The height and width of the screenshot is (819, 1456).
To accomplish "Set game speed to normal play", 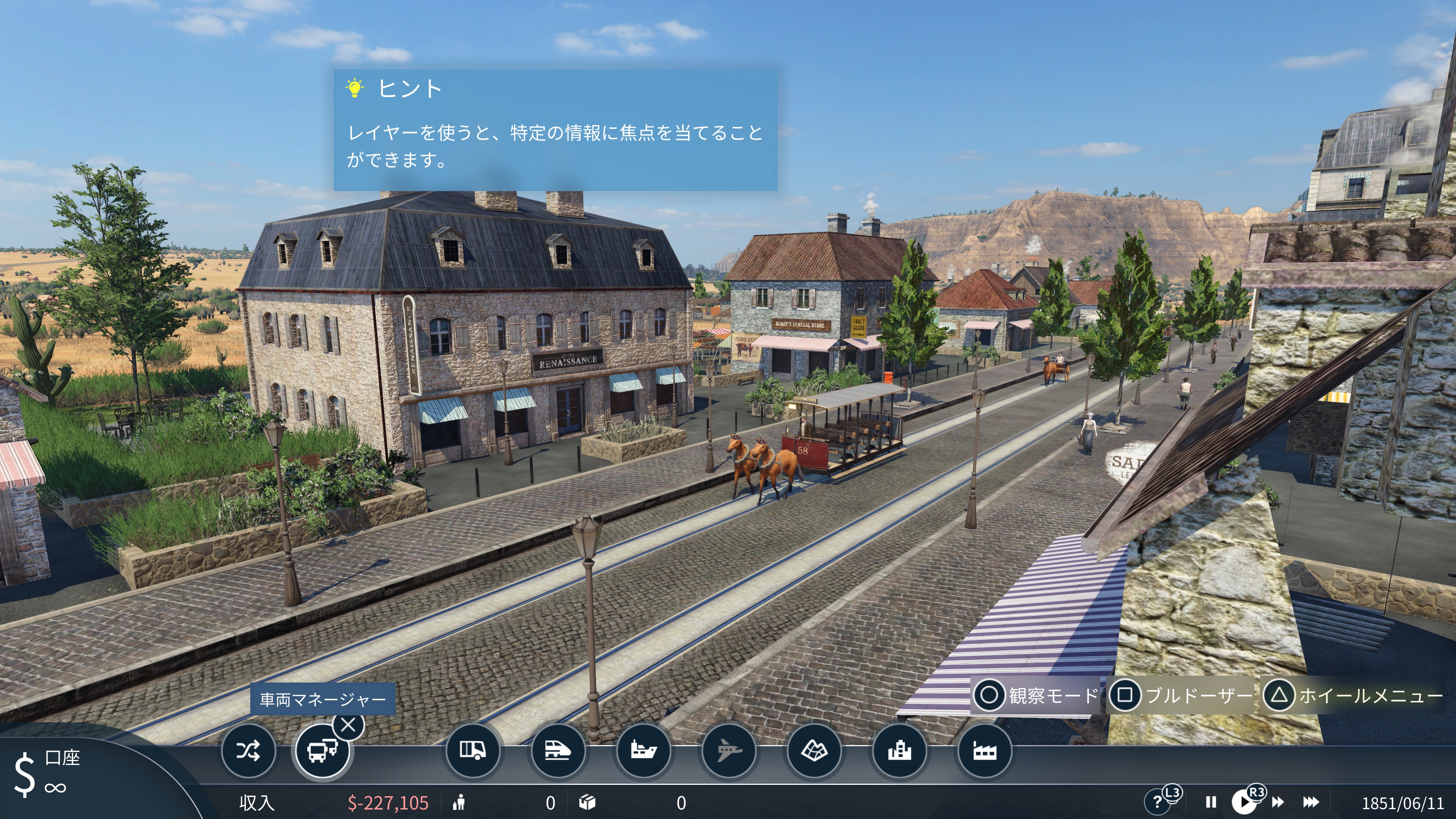I will click(x=1244, y=802).
